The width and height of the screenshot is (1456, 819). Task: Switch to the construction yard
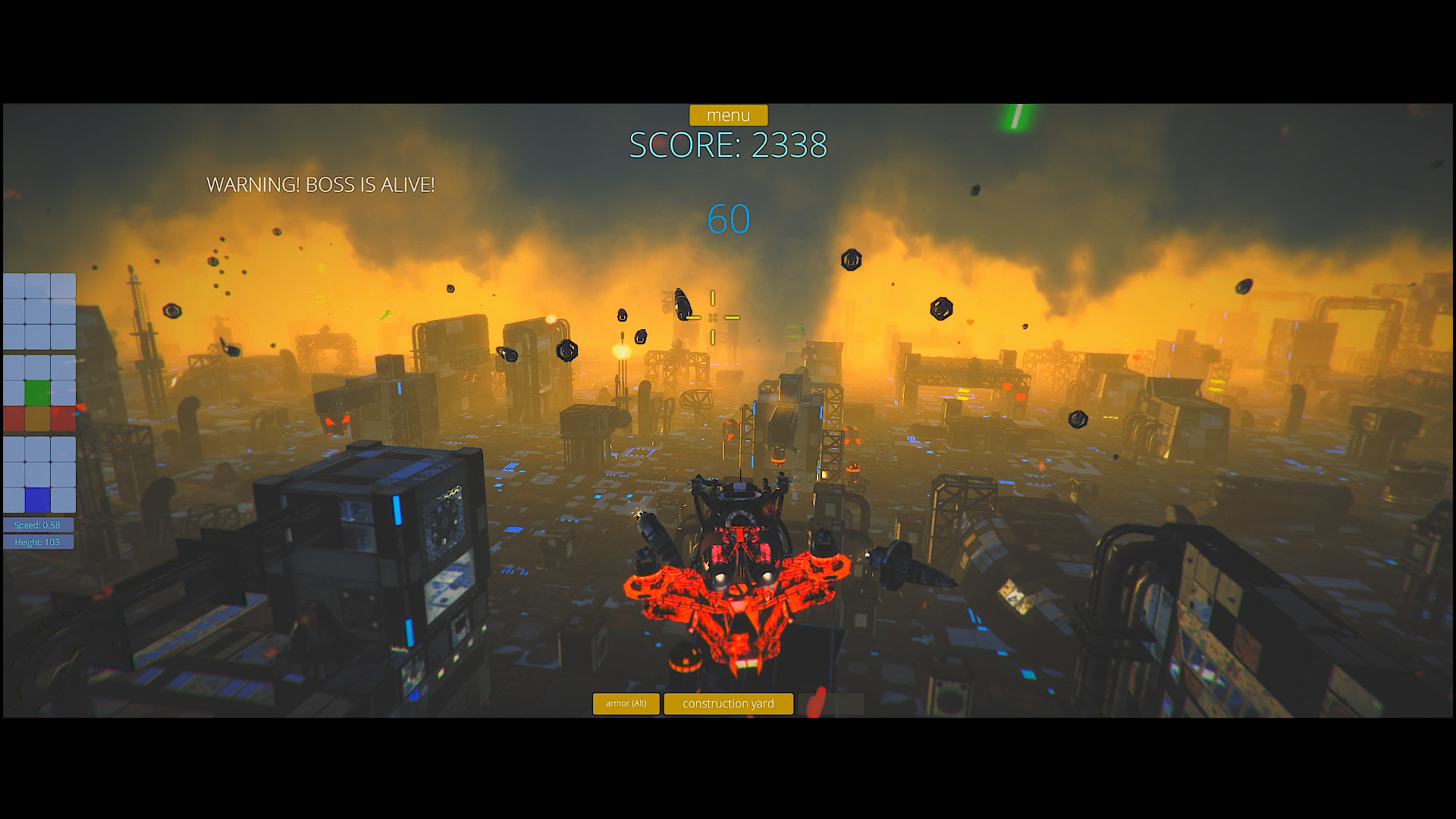click(728, 704)
